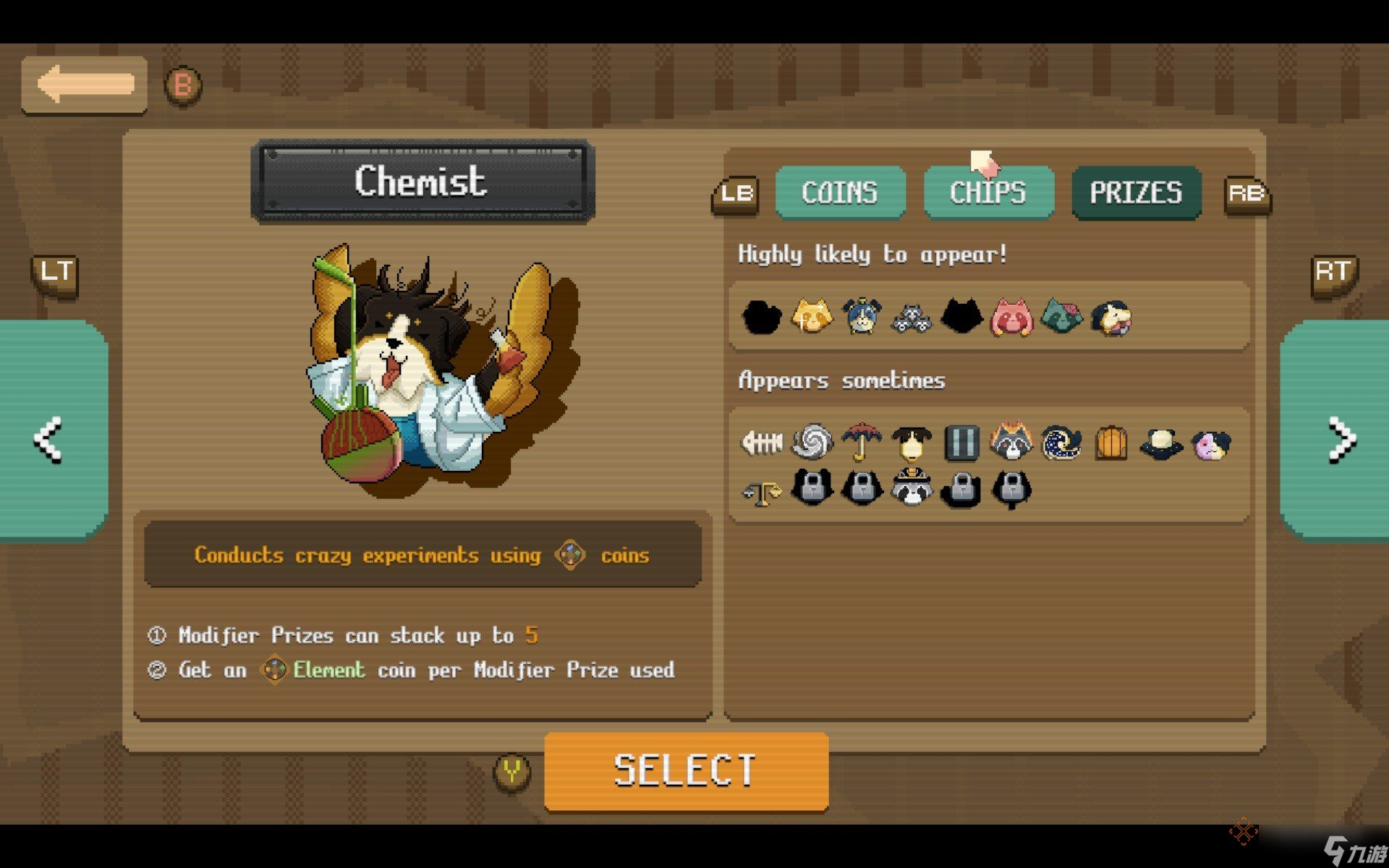The image size is (1389, 868).
Task: Select the orange cage prize
Action: (x=1111, y=442)
